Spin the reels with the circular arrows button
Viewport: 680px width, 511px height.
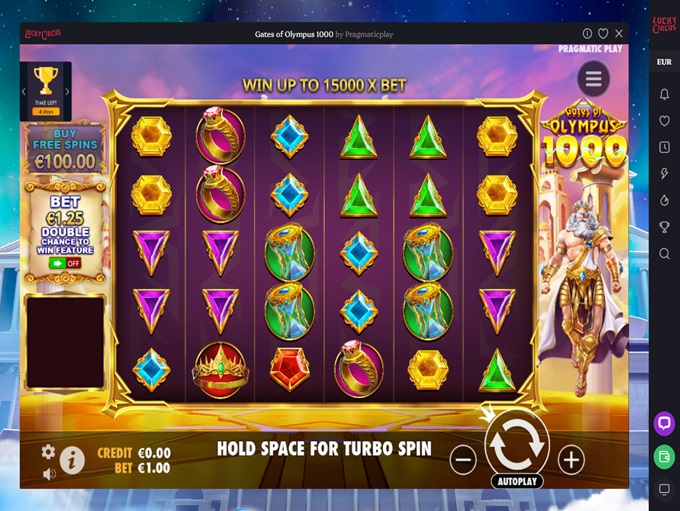(x=517, y=444)
